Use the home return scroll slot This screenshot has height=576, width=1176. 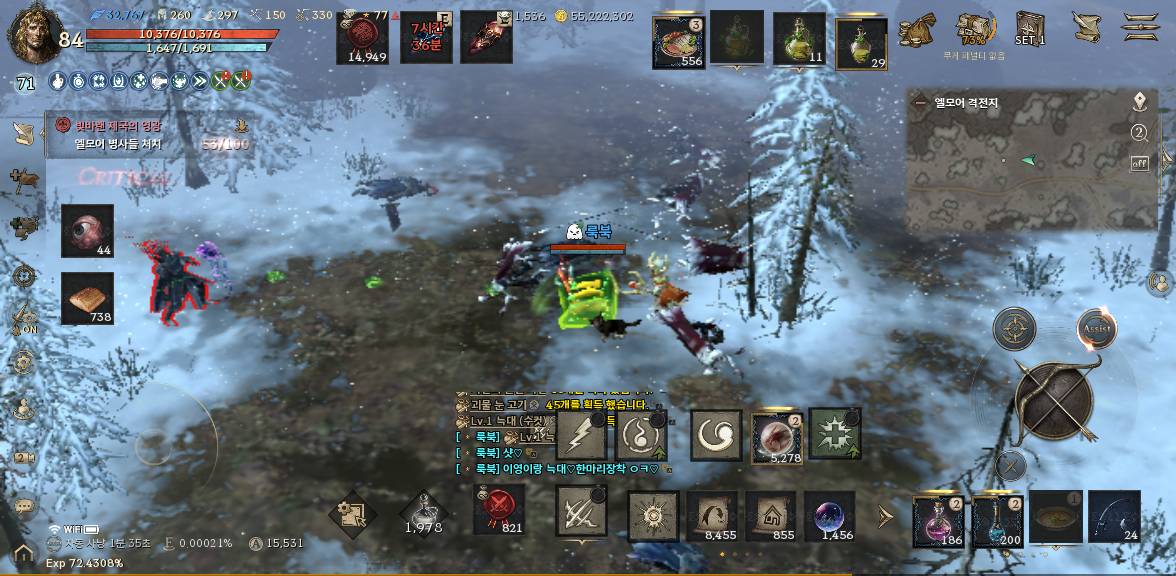(771, 516)
